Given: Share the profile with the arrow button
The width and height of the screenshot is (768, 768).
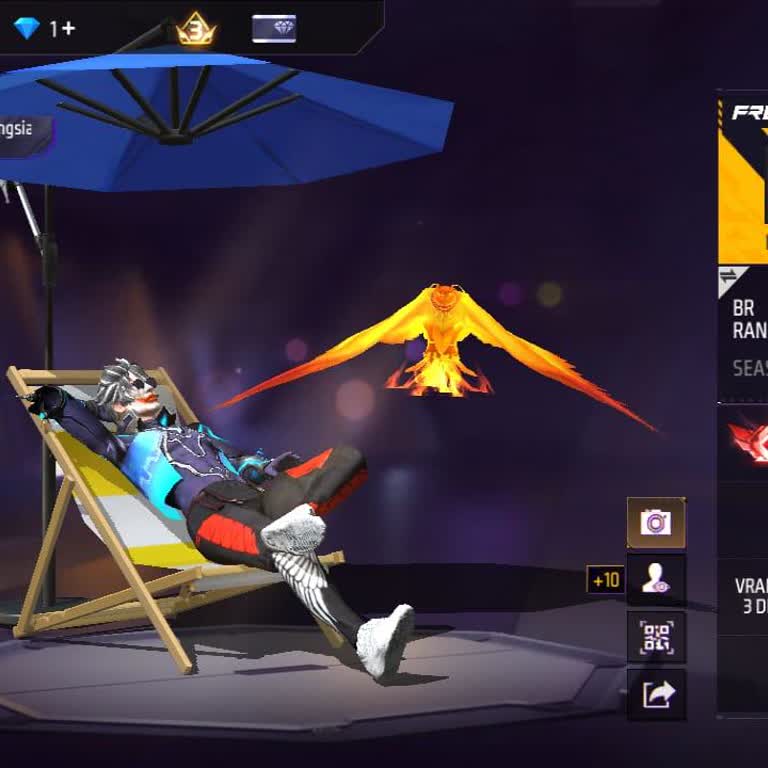Looking at the screenshot, I should click(656, 694).
